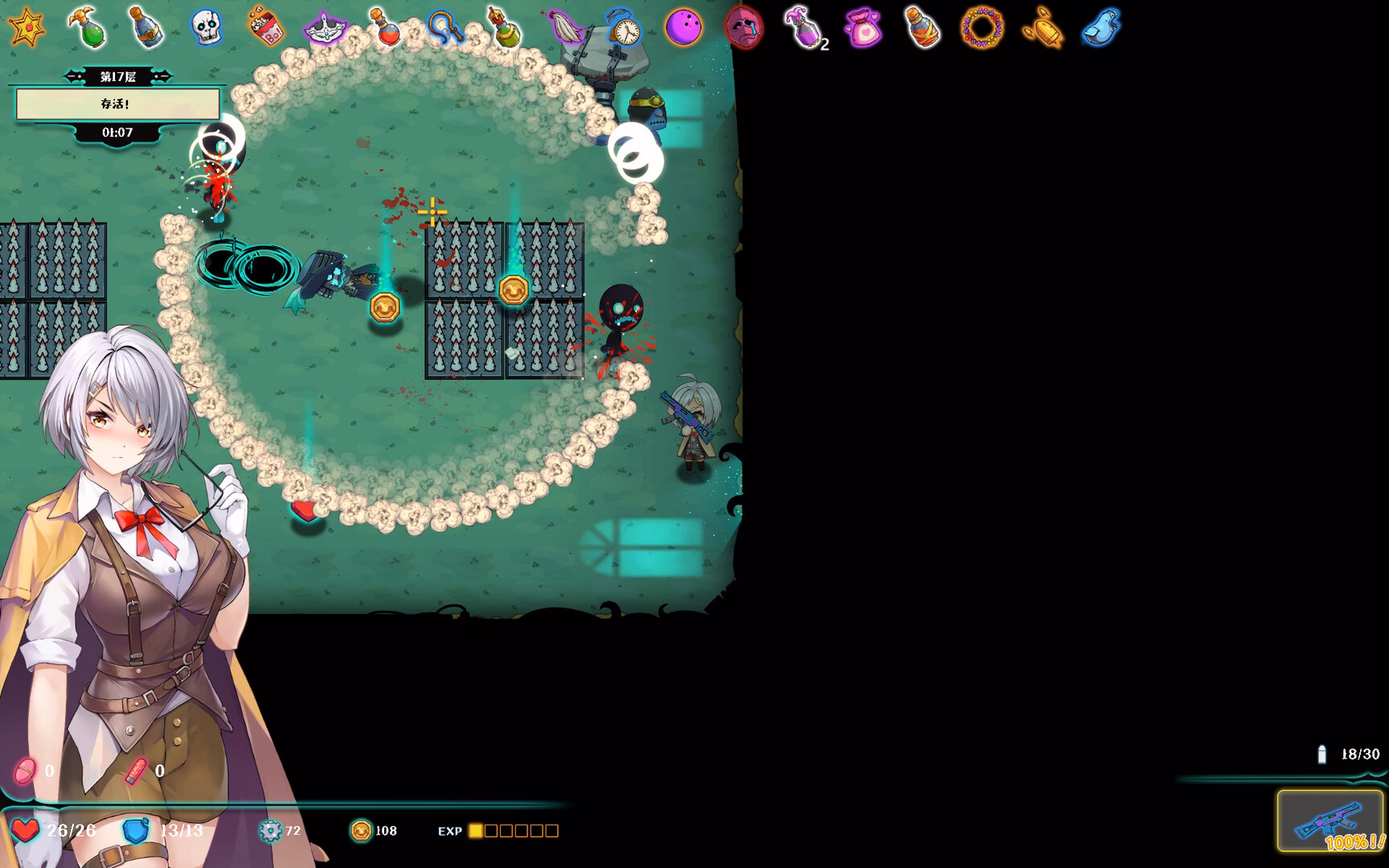Click the pink pill consumable icon
1389x868 pixels.
25,771
